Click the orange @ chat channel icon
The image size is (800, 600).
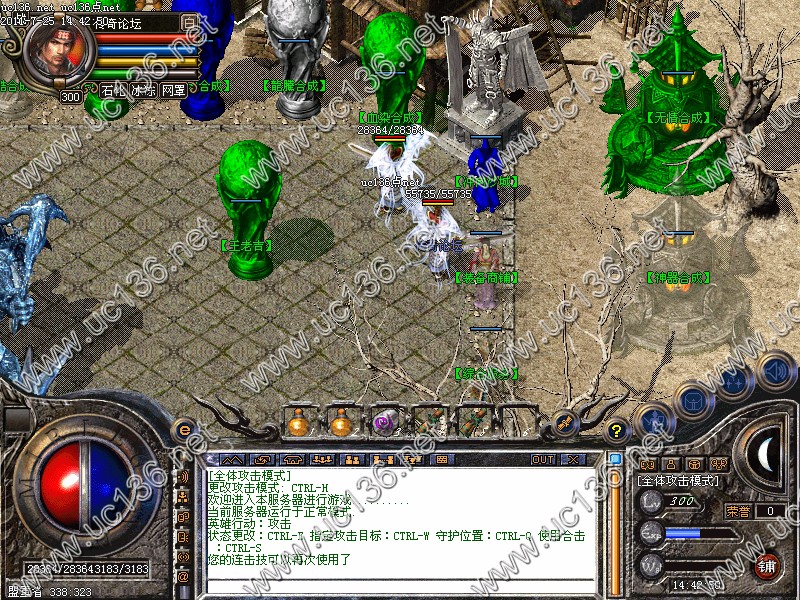pos(184,576)
